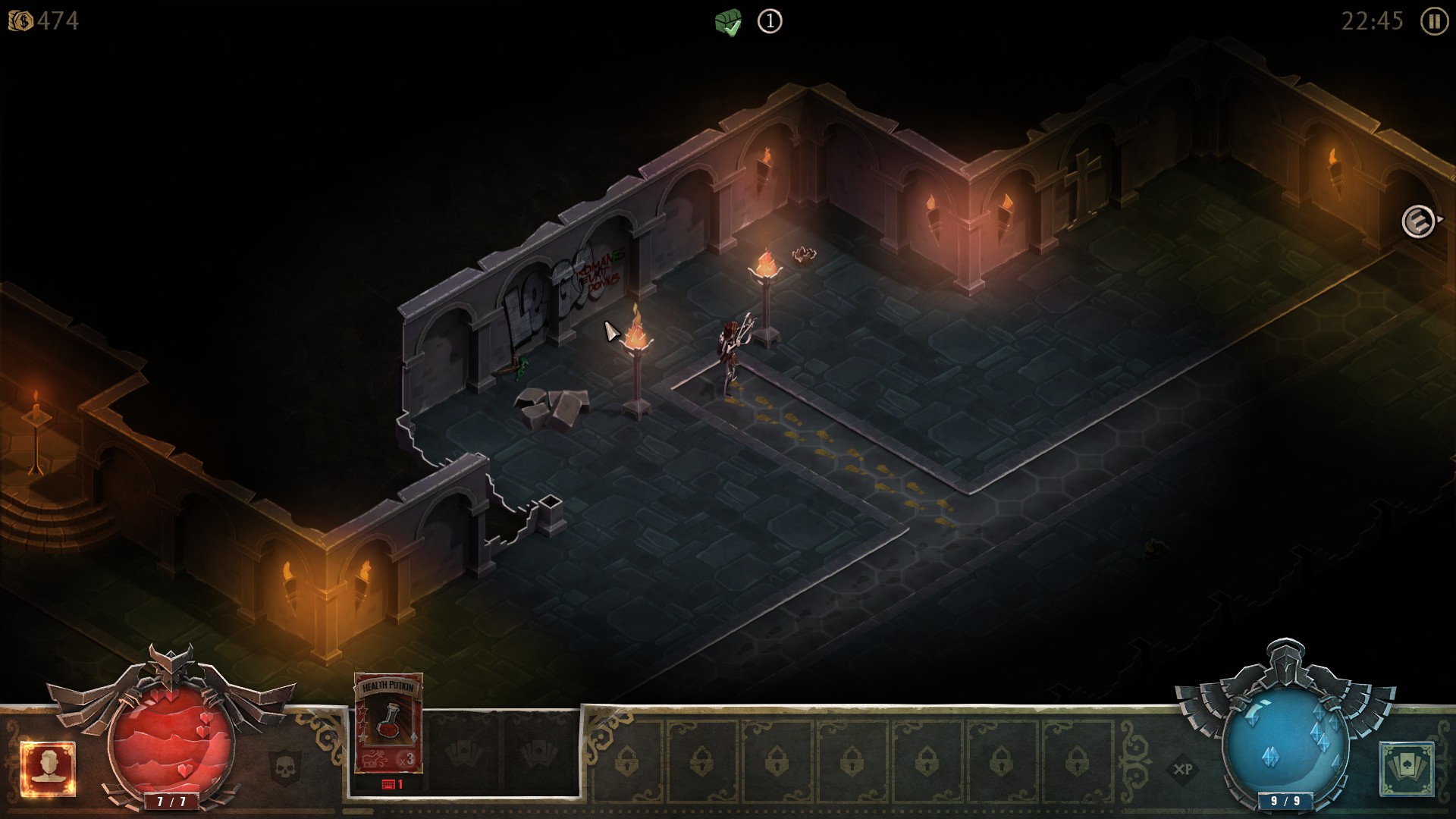Select the circled number one indicator
The image size is (1456, 819).
click(770, 21)
